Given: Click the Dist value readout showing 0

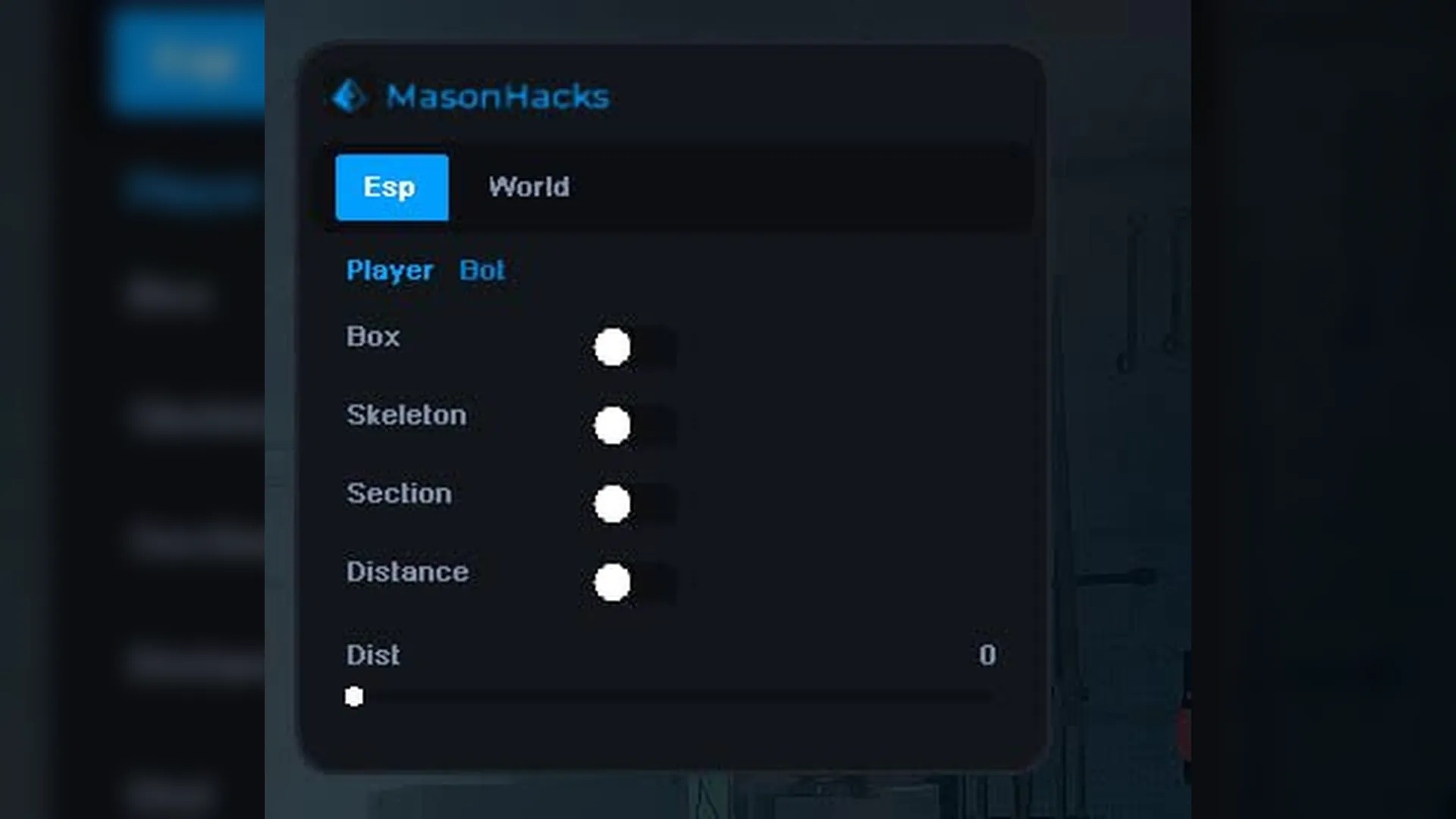Looking at the screenshot, I should pos(987,655).
